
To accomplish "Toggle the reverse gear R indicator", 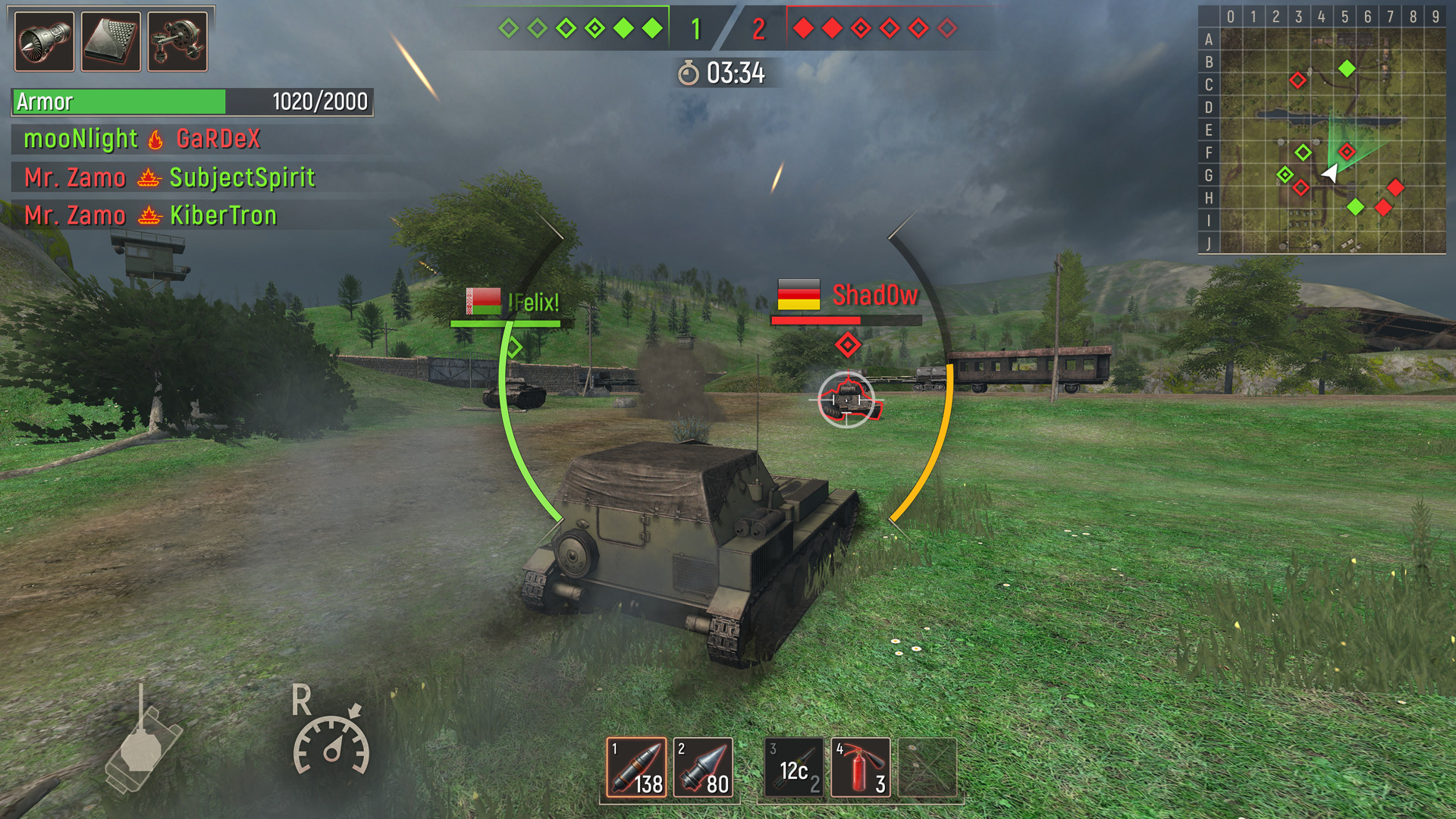I will [x=302, y=699].
